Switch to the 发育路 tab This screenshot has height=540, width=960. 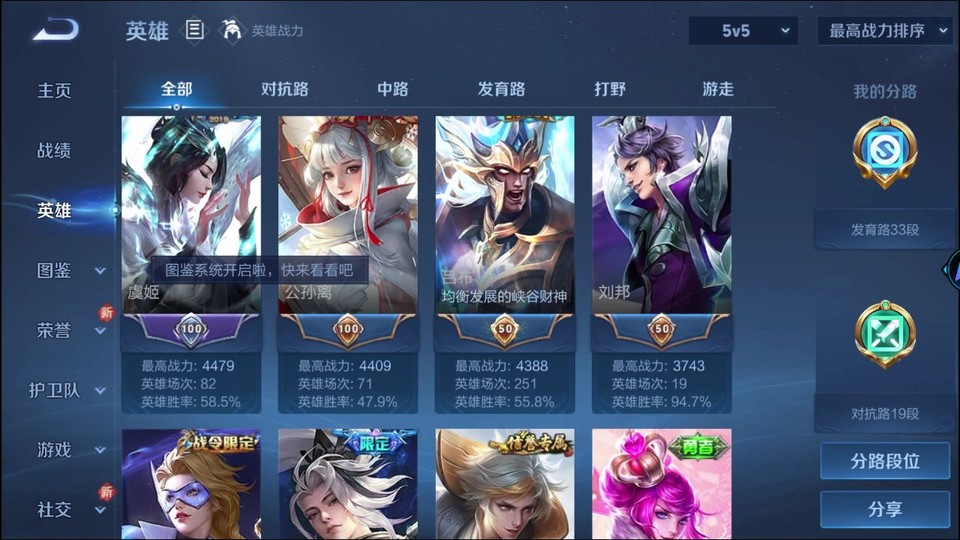tap(501, 89)
